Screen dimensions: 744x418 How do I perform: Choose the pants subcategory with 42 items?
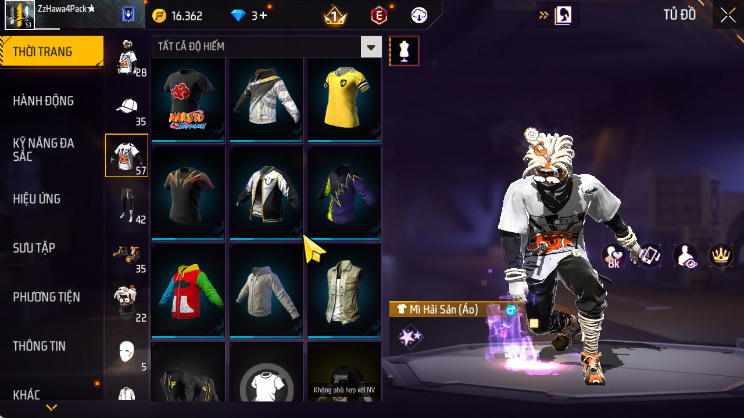tap(127, 206)
